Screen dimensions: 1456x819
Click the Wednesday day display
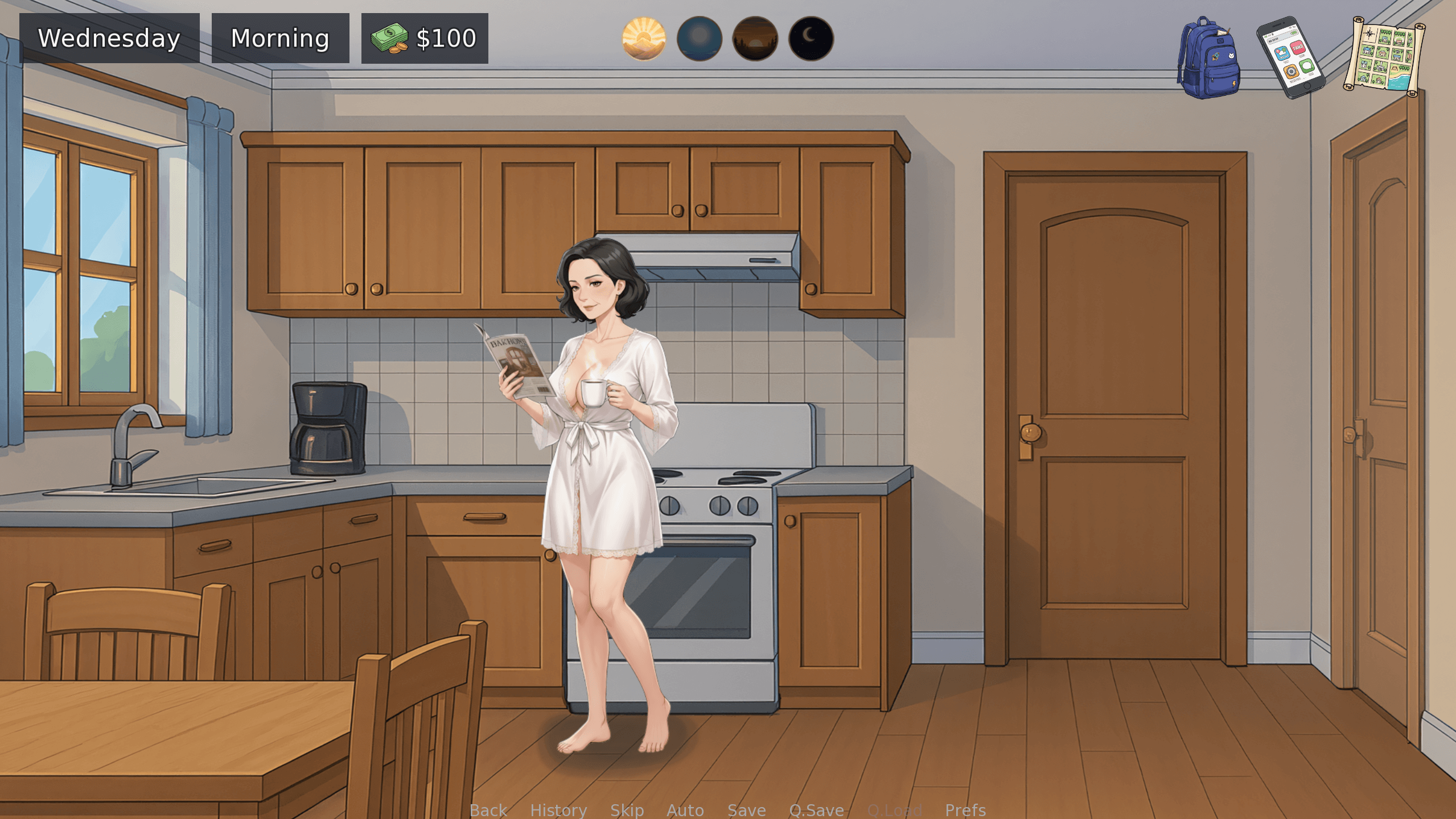tap(109, 38)
